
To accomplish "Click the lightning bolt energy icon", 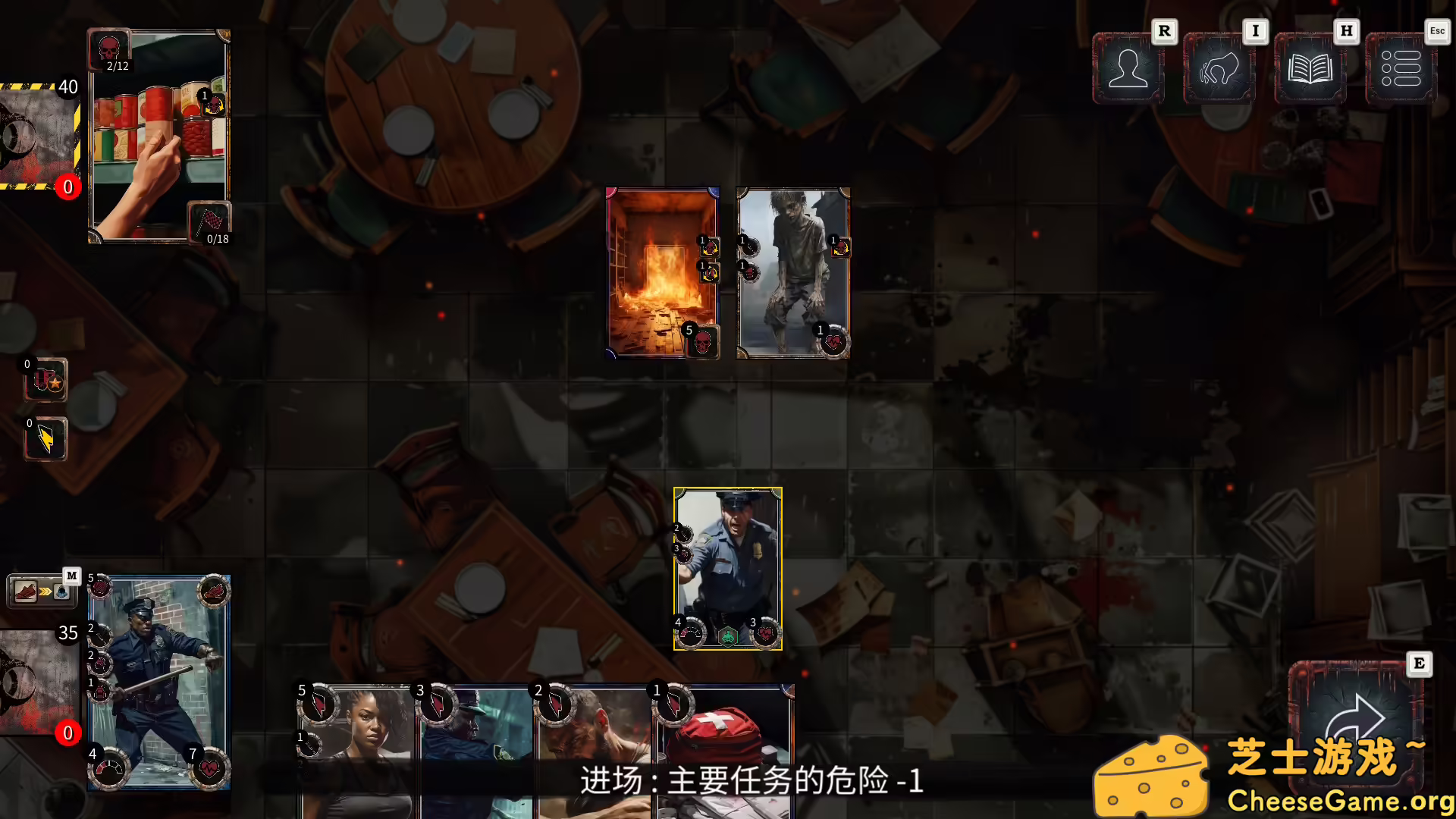I will pyautogui.click(x=45, y=440).
